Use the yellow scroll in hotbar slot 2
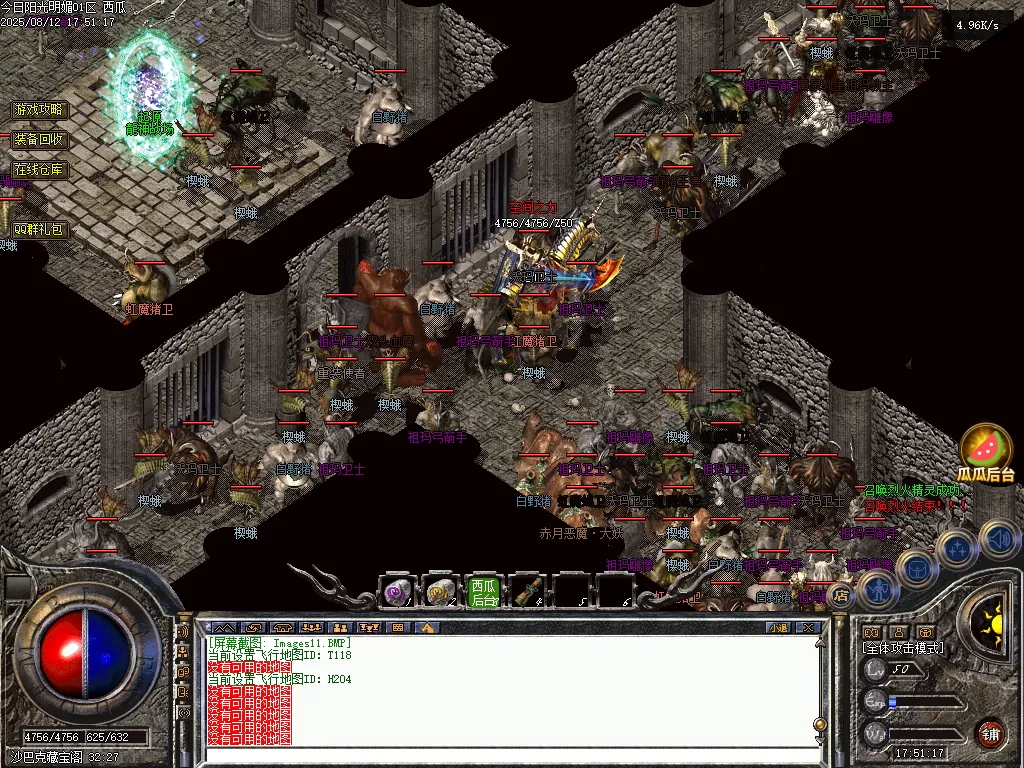This screenshot has height=768, width=1024. point(441,593)
